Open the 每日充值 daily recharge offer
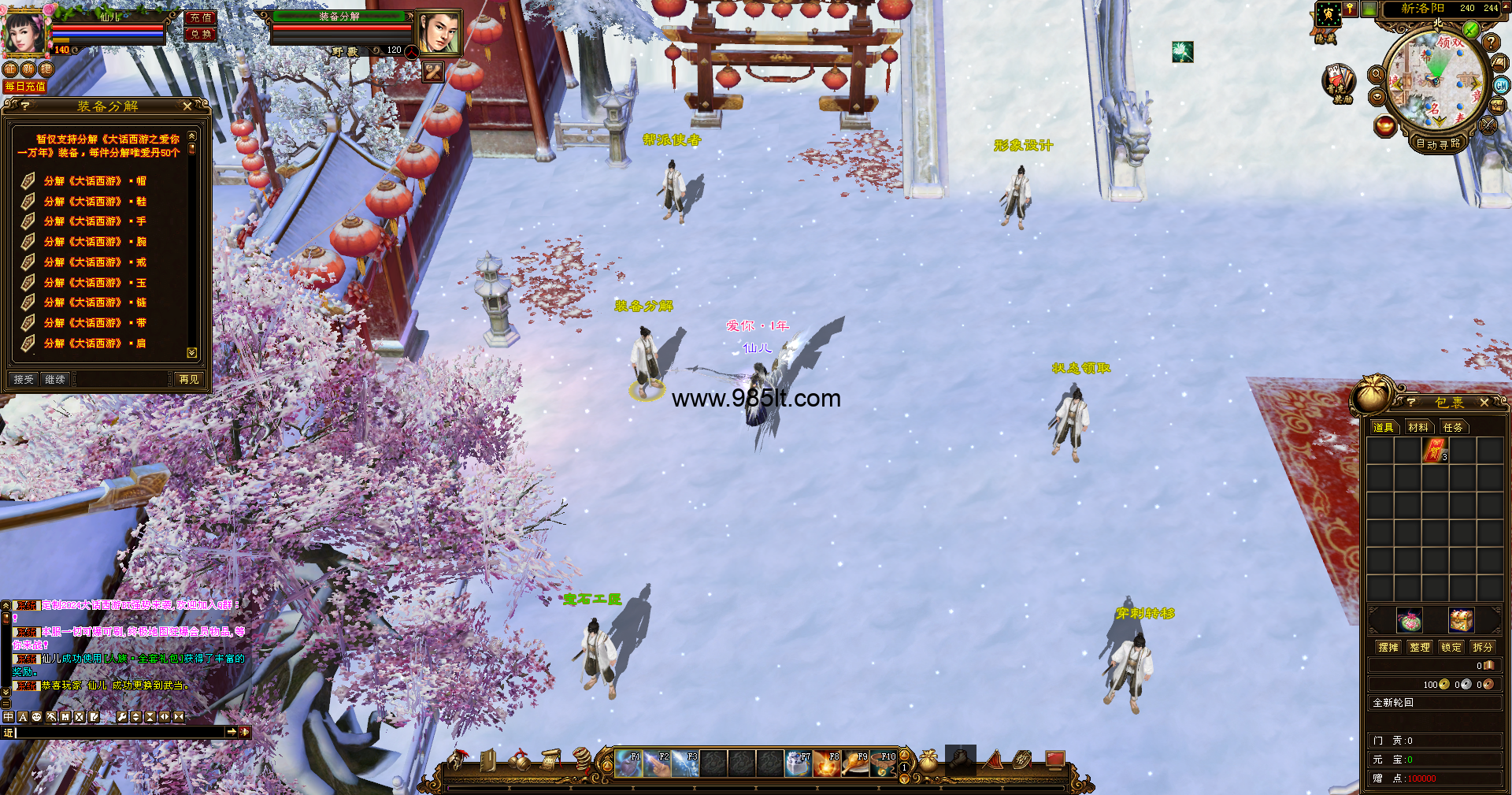 tap(25, 87)
